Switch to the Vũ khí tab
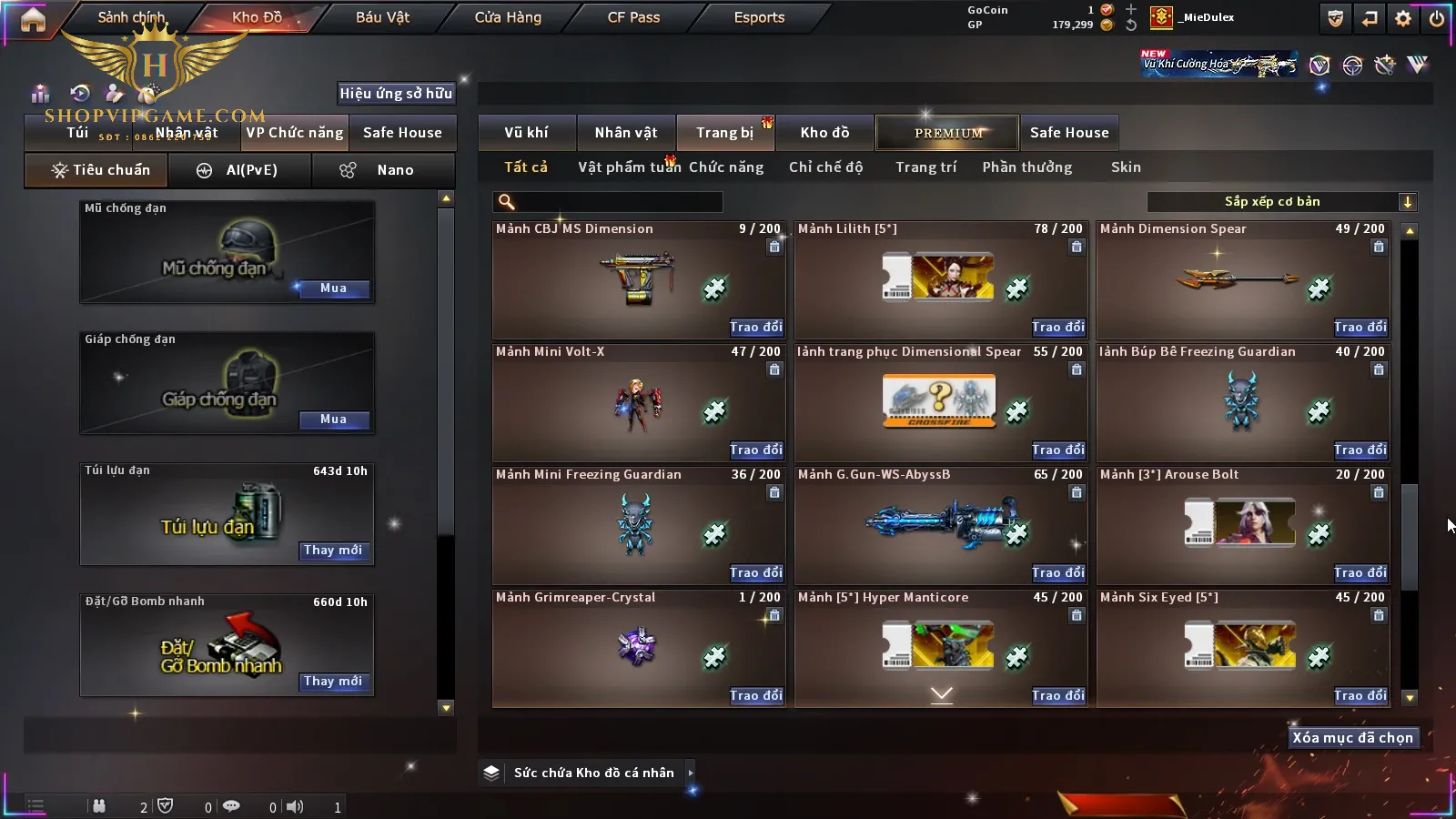The image size is (1456, 819). [x=526, y=133]
